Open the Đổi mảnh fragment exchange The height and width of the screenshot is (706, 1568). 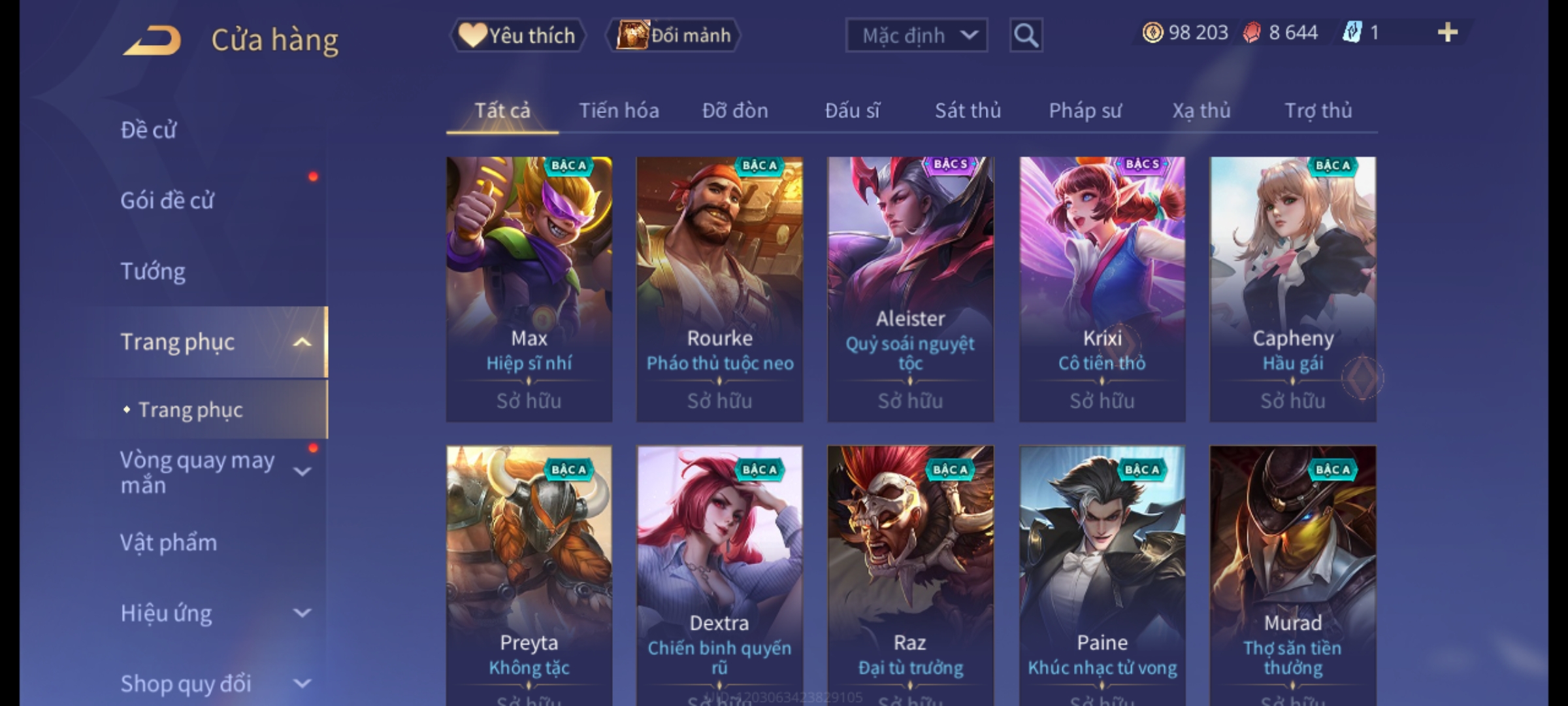point(674,35)
